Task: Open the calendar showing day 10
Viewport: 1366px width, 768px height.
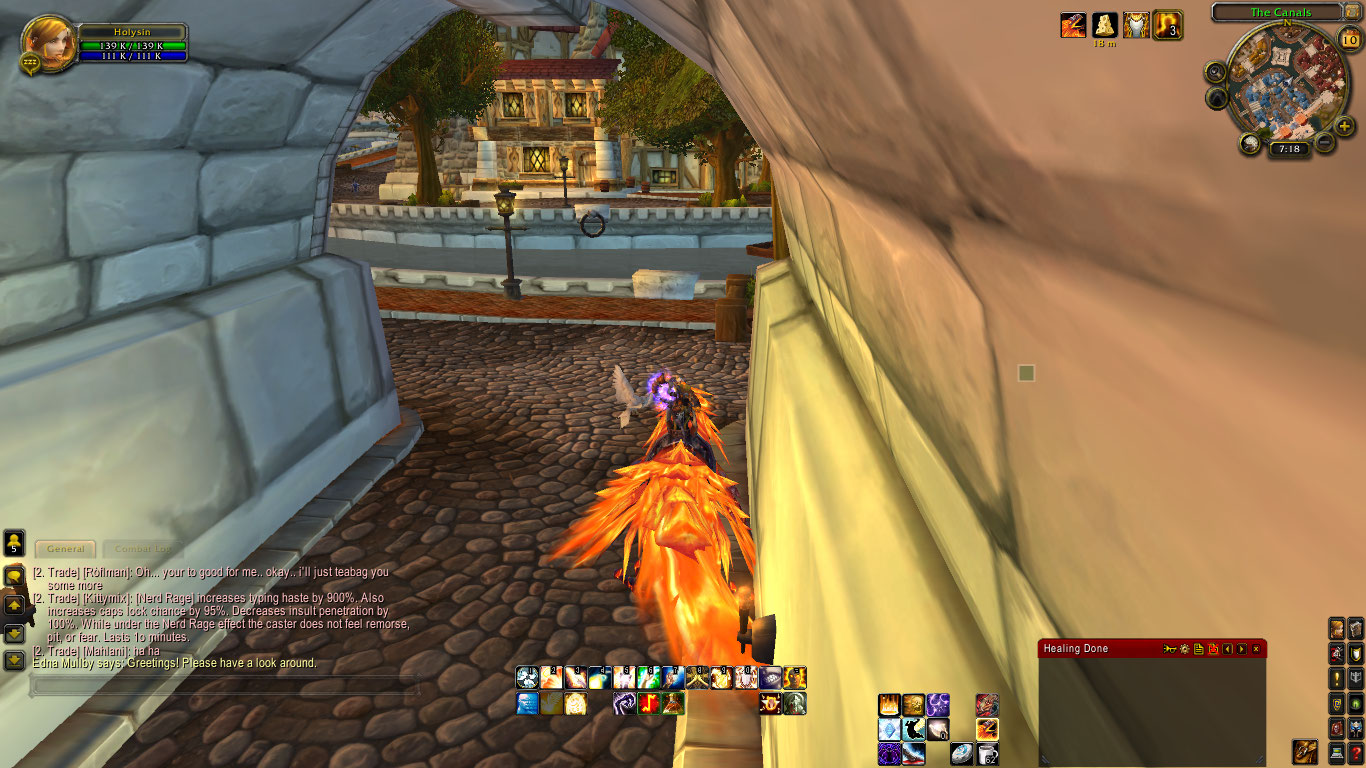Action: (1349, 40)
